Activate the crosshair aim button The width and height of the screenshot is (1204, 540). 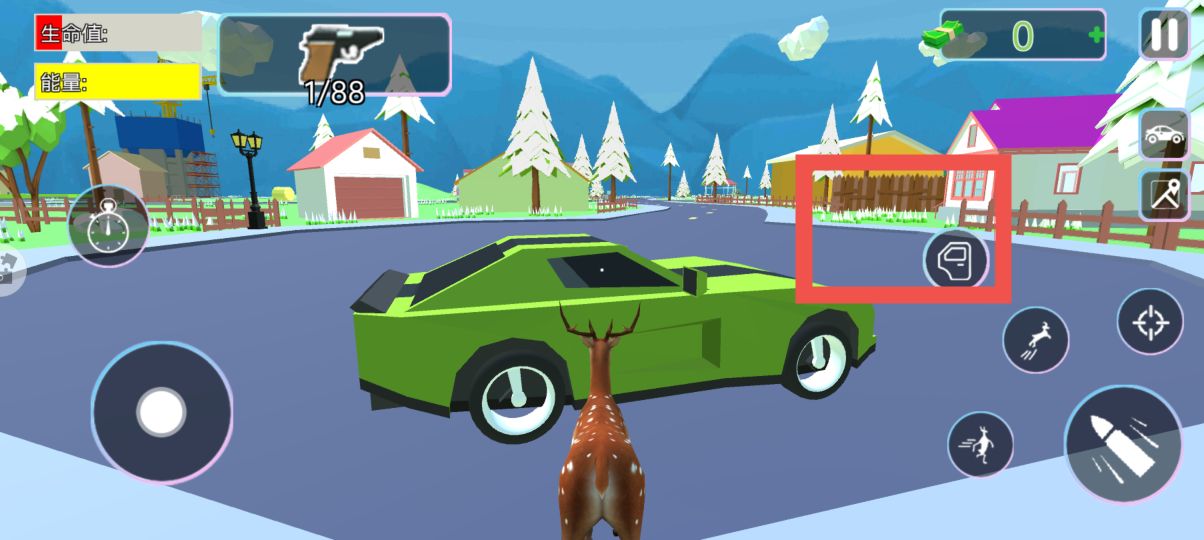1149,321
